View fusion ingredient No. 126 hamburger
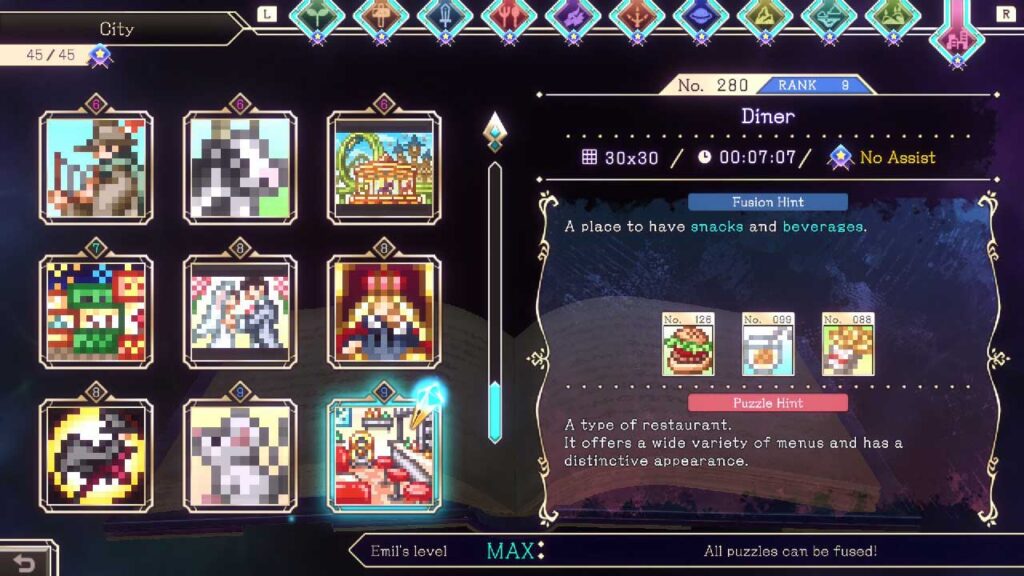Viewport: 1024px width, 576px height. click(686, 345)
